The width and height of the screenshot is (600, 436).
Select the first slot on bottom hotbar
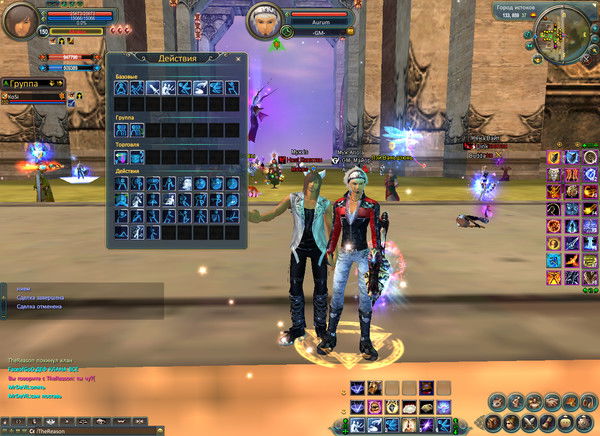click(358, 425)
